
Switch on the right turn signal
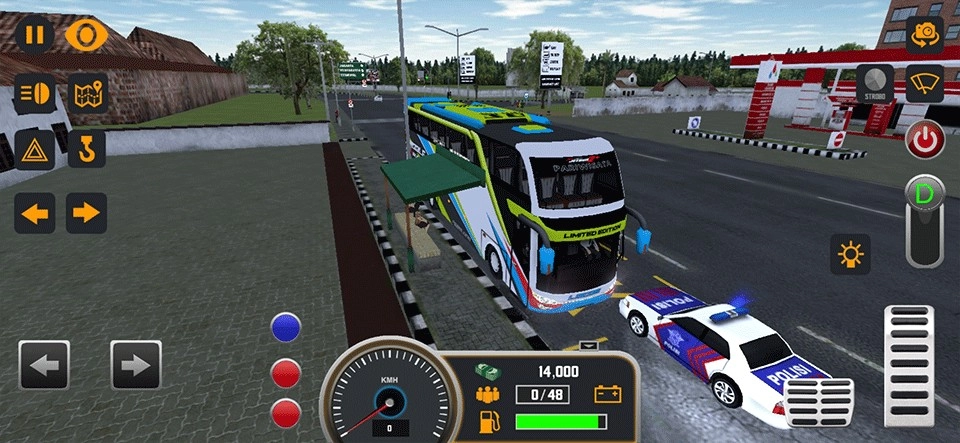pos(87,212)
